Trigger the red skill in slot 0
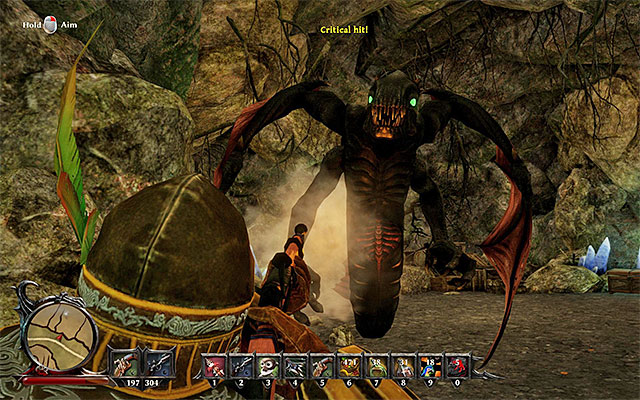640x400 pixels. [457, 366]
